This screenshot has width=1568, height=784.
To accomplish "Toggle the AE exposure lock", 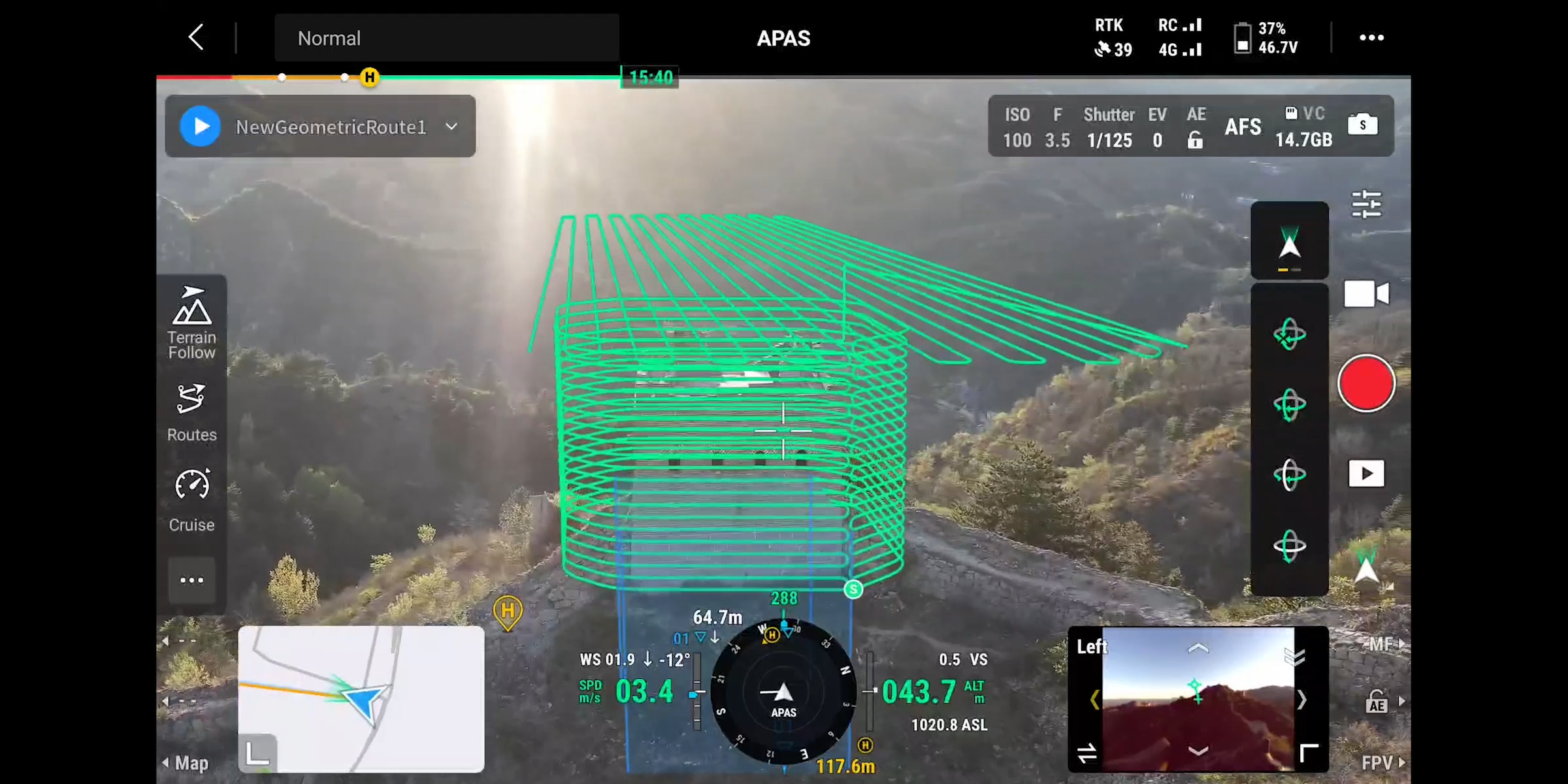I will pos(1196,128).
